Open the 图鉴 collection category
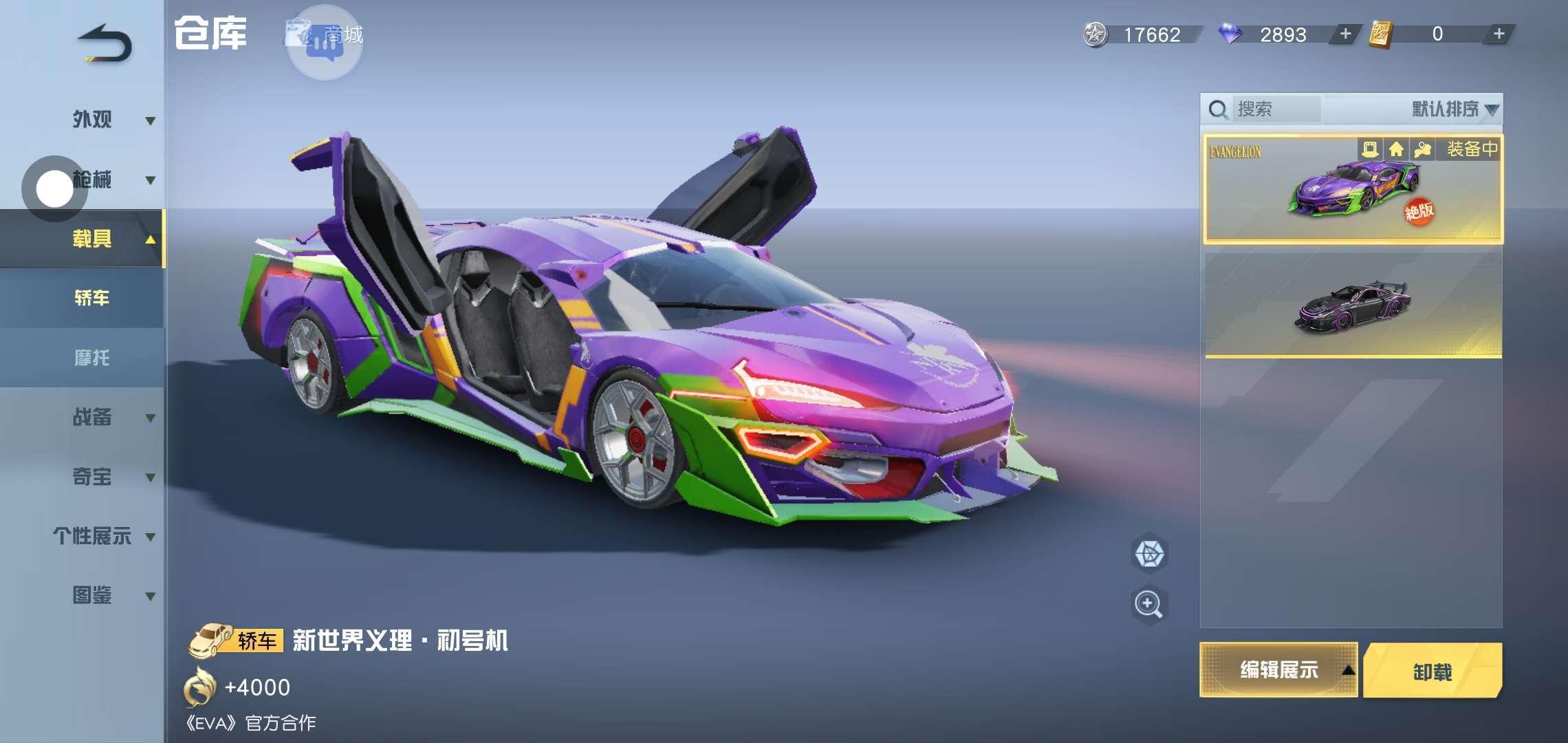Viewport: 1568px width, 743px height. click(x=110, y=595)
